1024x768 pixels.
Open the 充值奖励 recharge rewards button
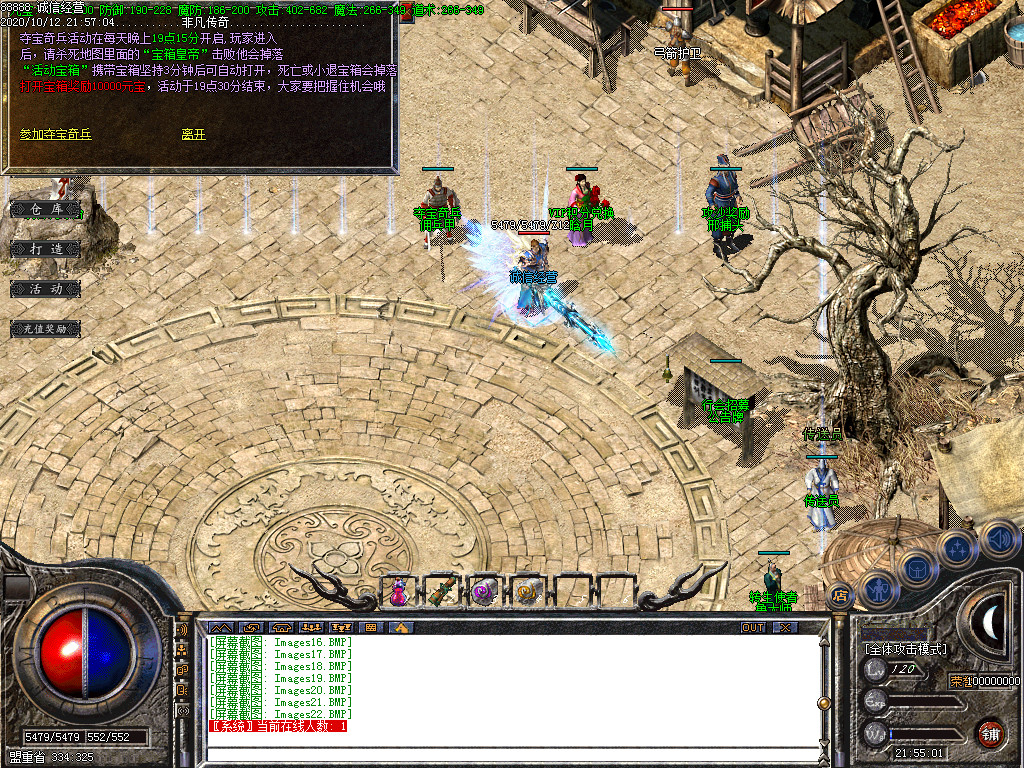(x=46, y=328)
